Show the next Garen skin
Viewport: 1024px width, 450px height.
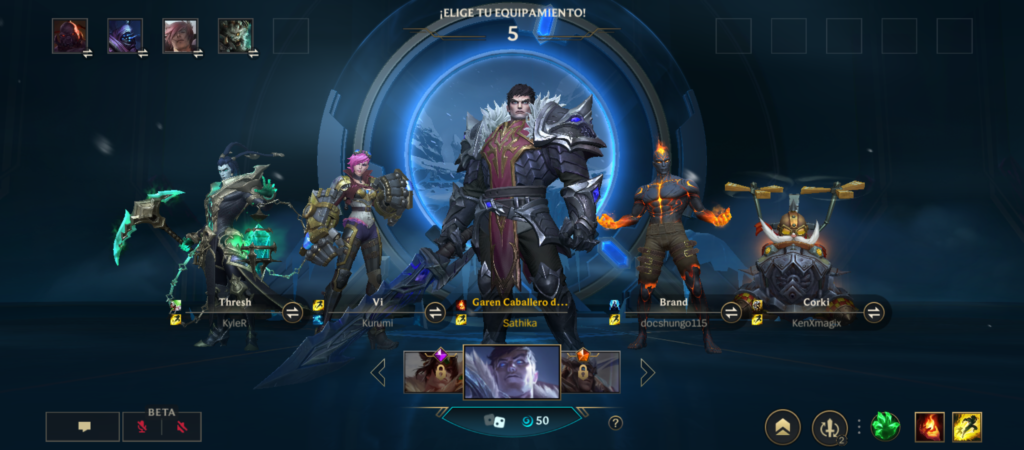tap(647, 373)
